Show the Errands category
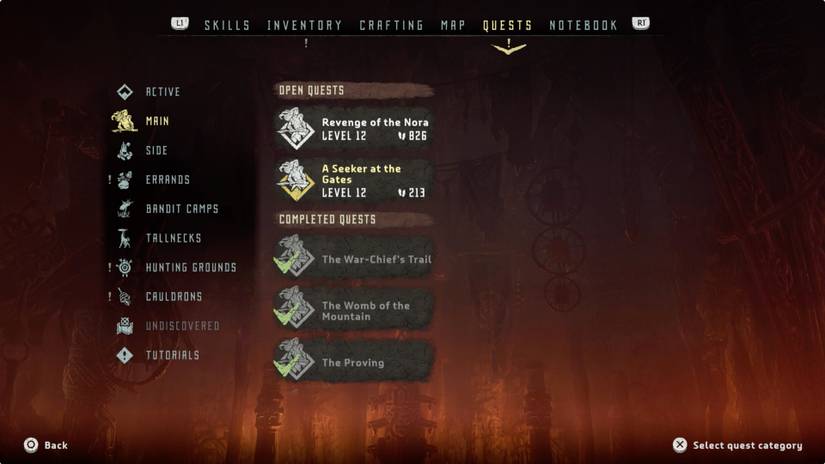The height and width of the screenshot is (464, 825). pos(167,180)
